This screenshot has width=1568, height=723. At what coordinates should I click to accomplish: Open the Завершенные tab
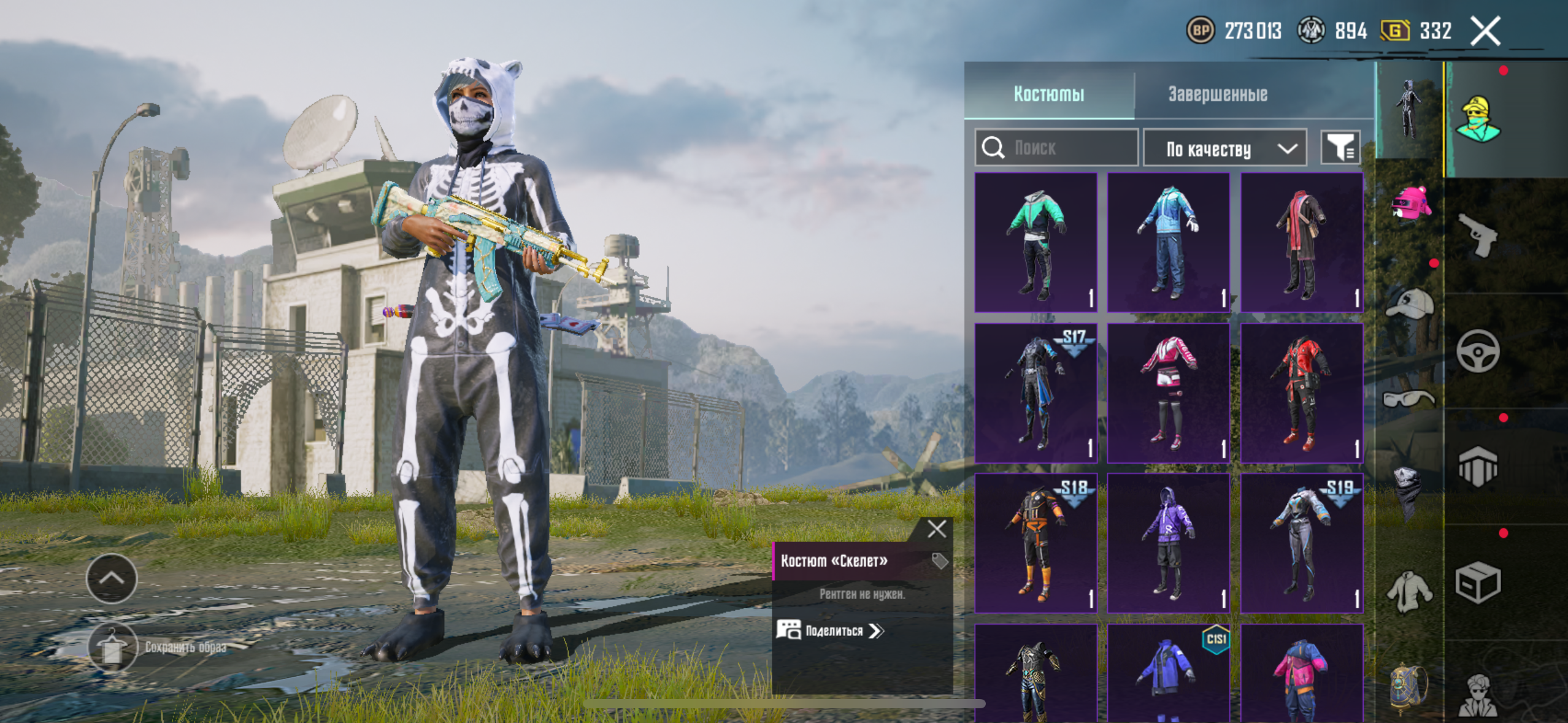1217,94
